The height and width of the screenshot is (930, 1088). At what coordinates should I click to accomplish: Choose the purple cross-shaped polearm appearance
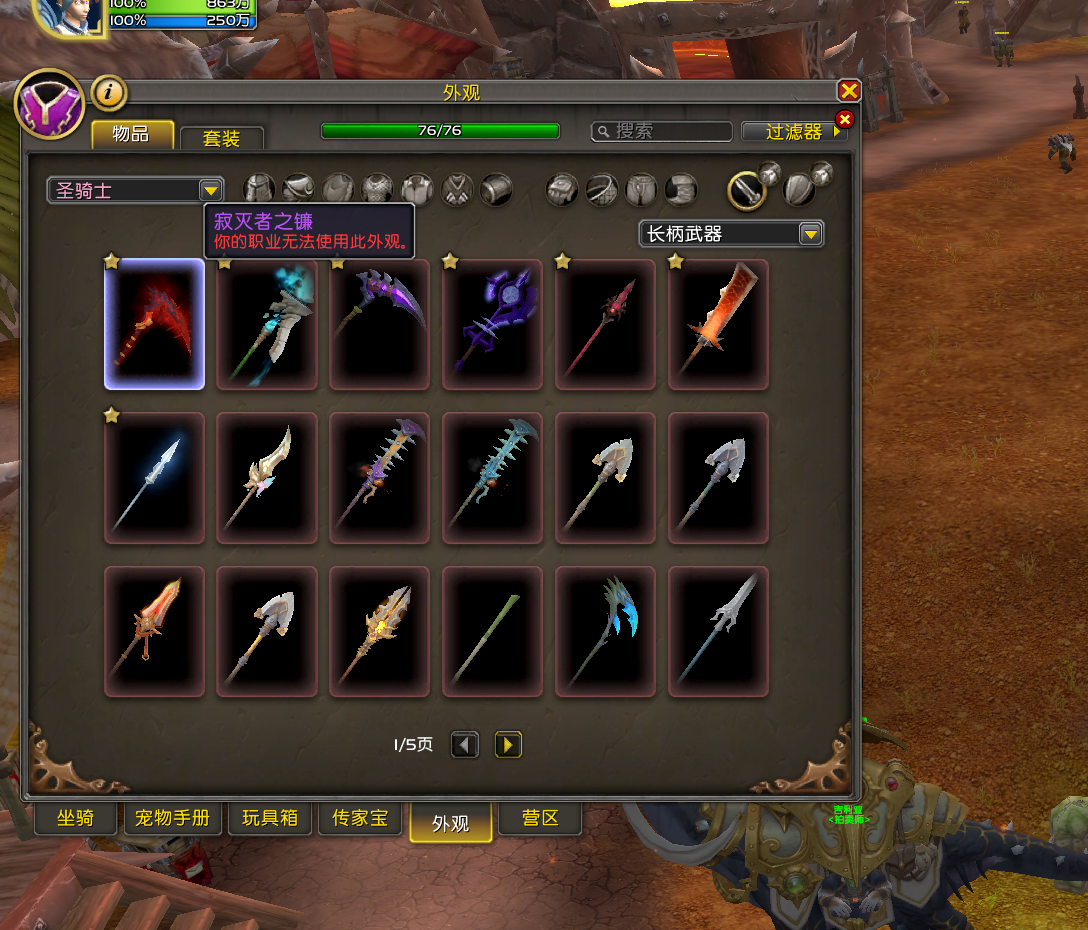click(x=492, y=324)
